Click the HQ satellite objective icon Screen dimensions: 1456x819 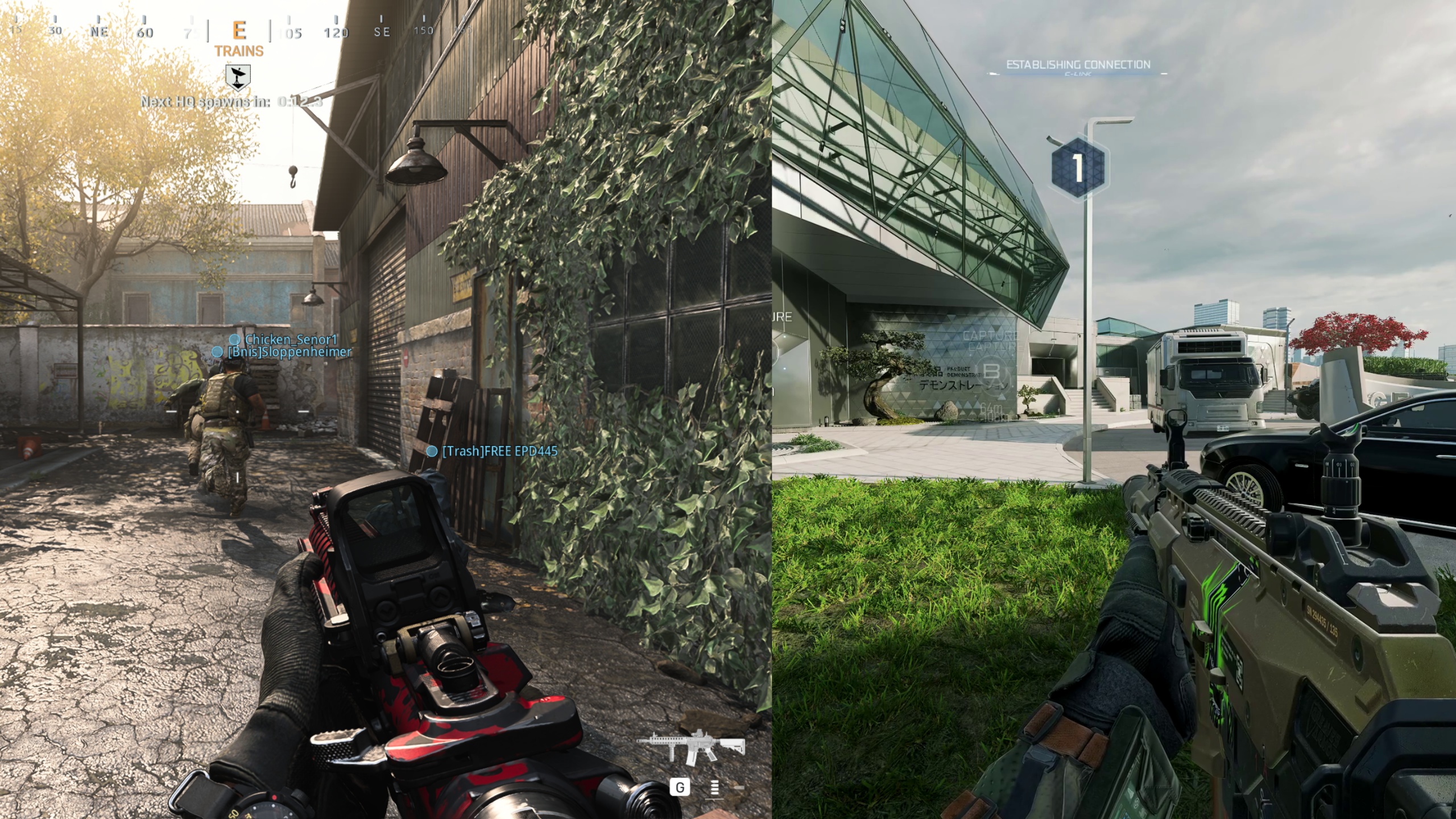click(x=238, y=77)
